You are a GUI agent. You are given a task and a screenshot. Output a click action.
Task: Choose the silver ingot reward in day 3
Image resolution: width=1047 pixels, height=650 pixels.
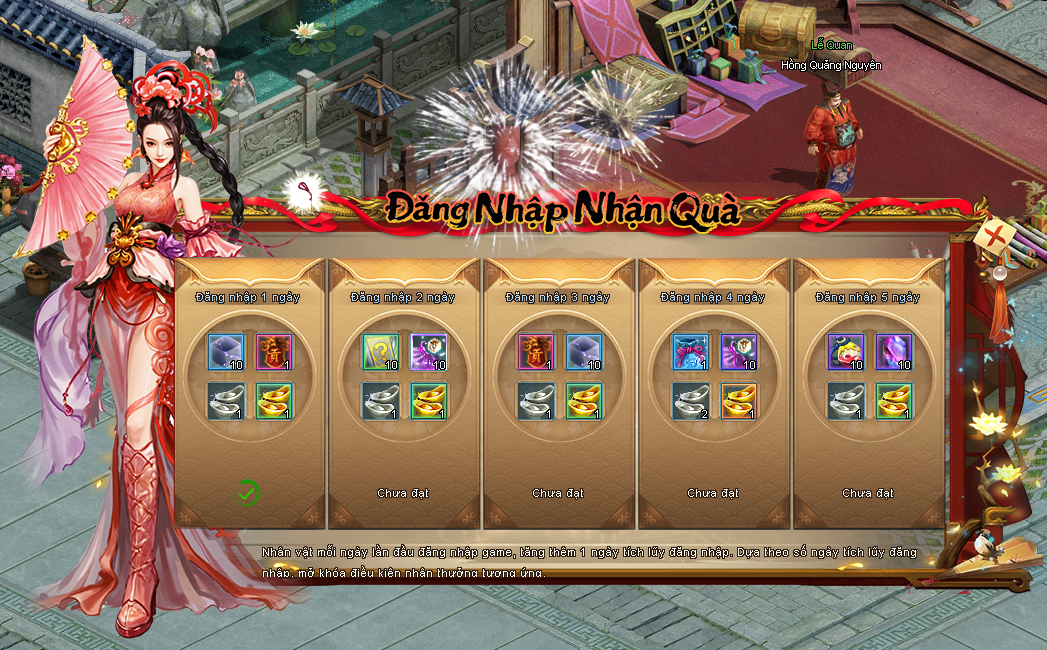coord(535,400)
